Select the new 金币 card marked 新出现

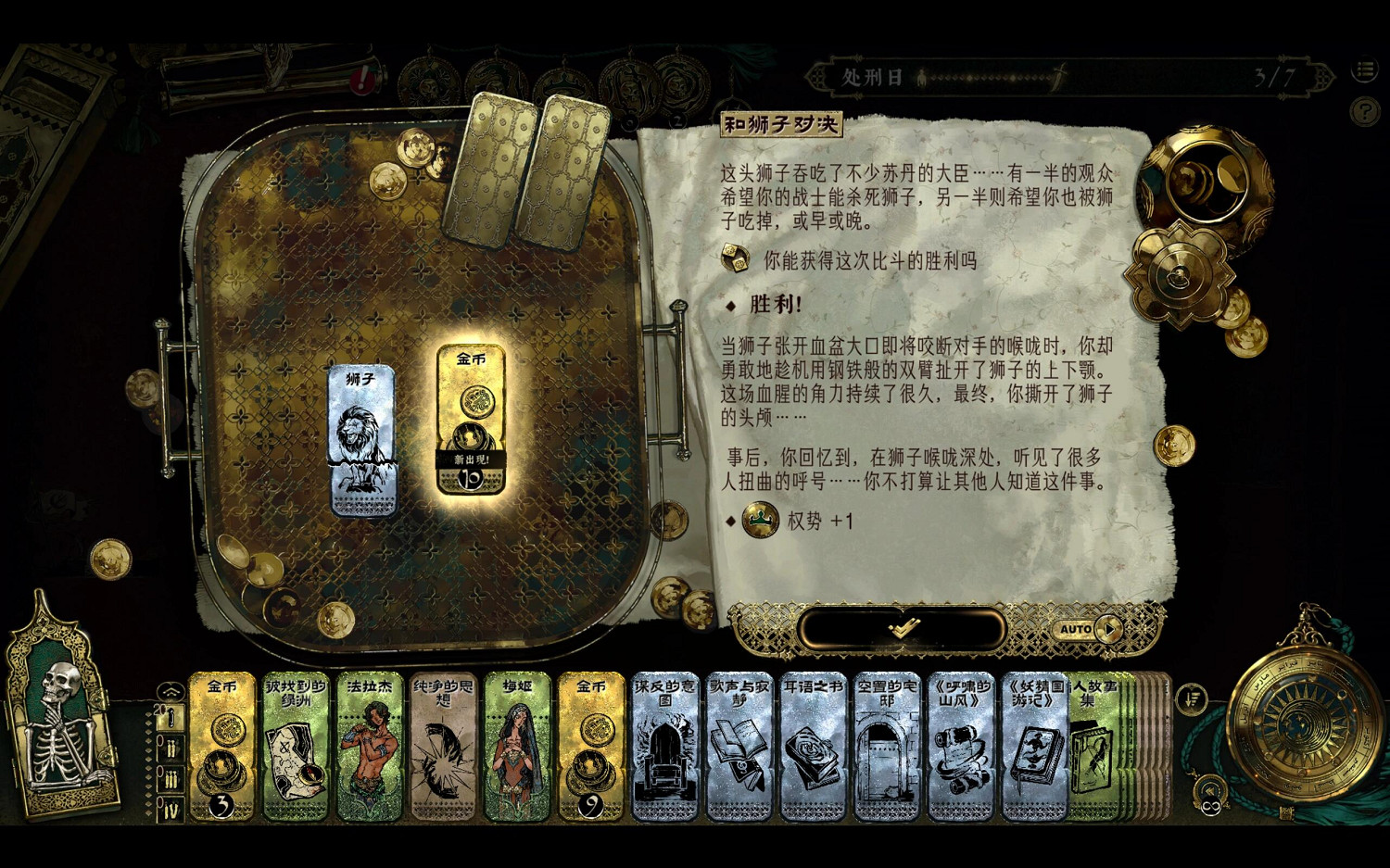click(472, 417)
